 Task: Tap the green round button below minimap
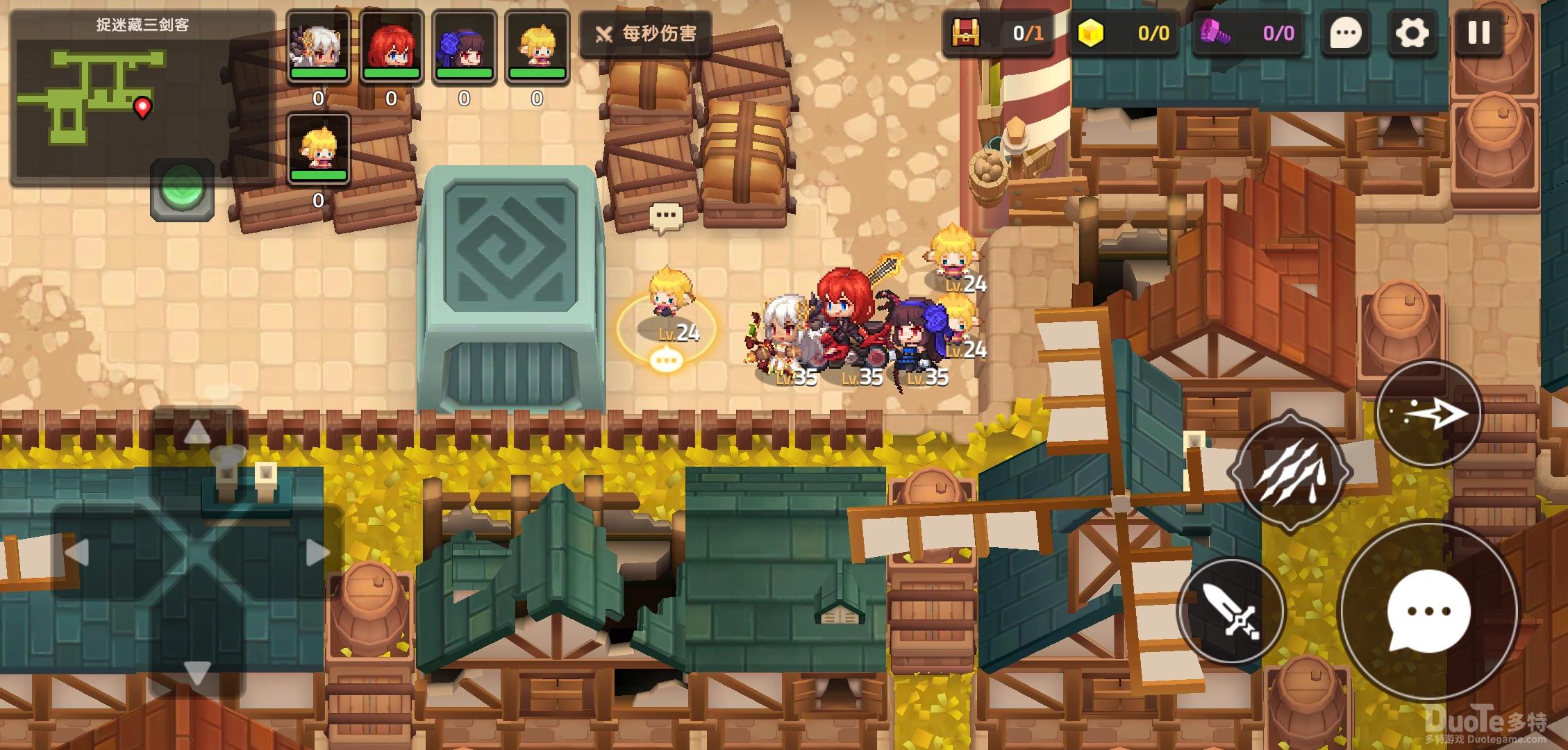pyautogui.click(x=183, y=188)
